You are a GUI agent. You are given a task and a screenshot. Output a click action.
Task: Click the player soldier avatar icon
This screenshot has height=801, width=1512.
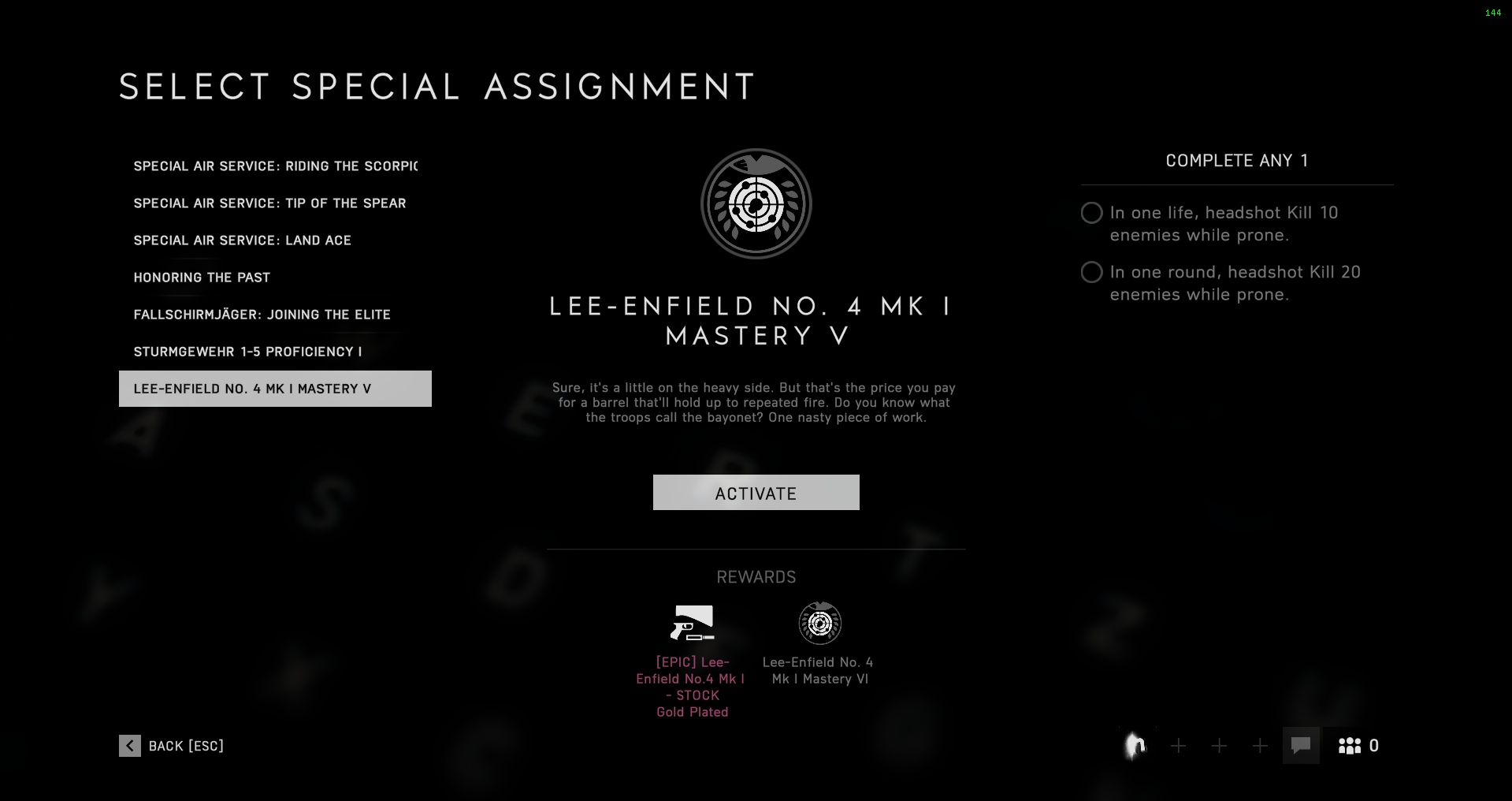(1135, 746)
